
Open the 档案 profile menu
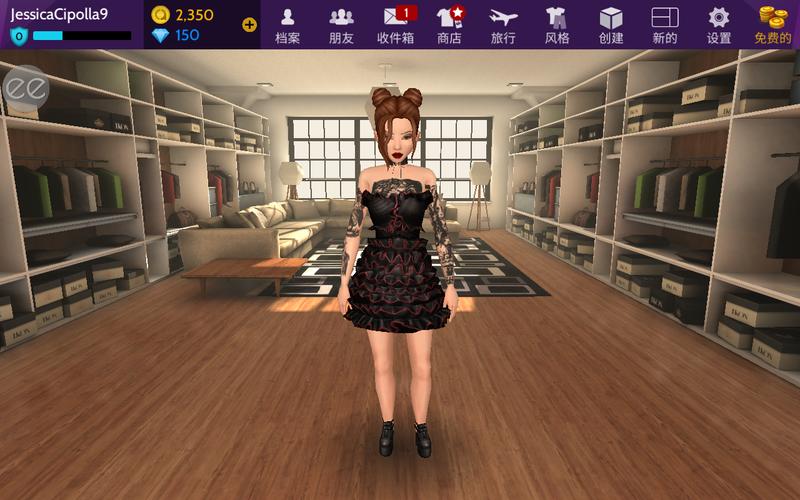(x=287, y=24)
